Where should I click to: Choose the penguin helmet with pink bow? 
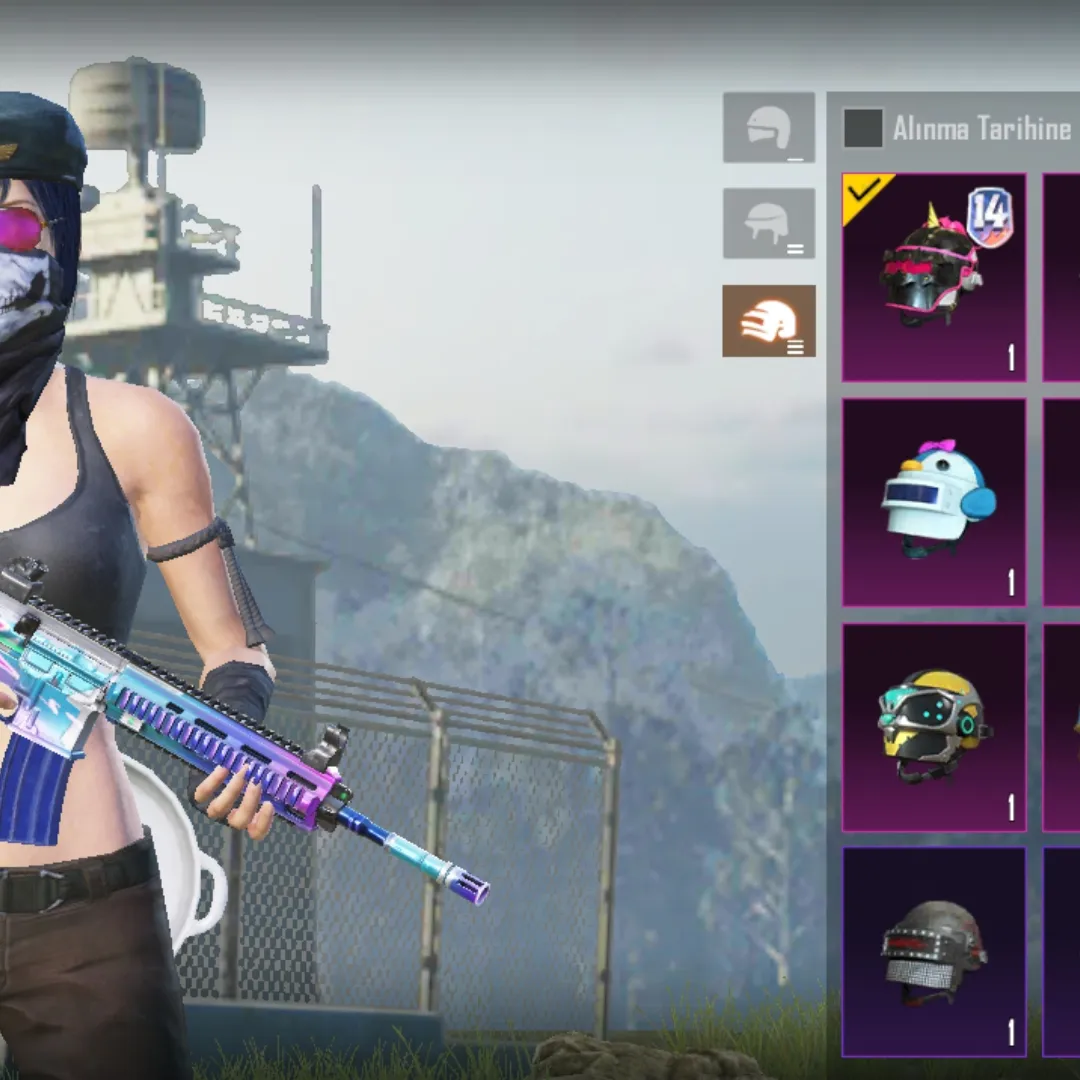point(934,502)
